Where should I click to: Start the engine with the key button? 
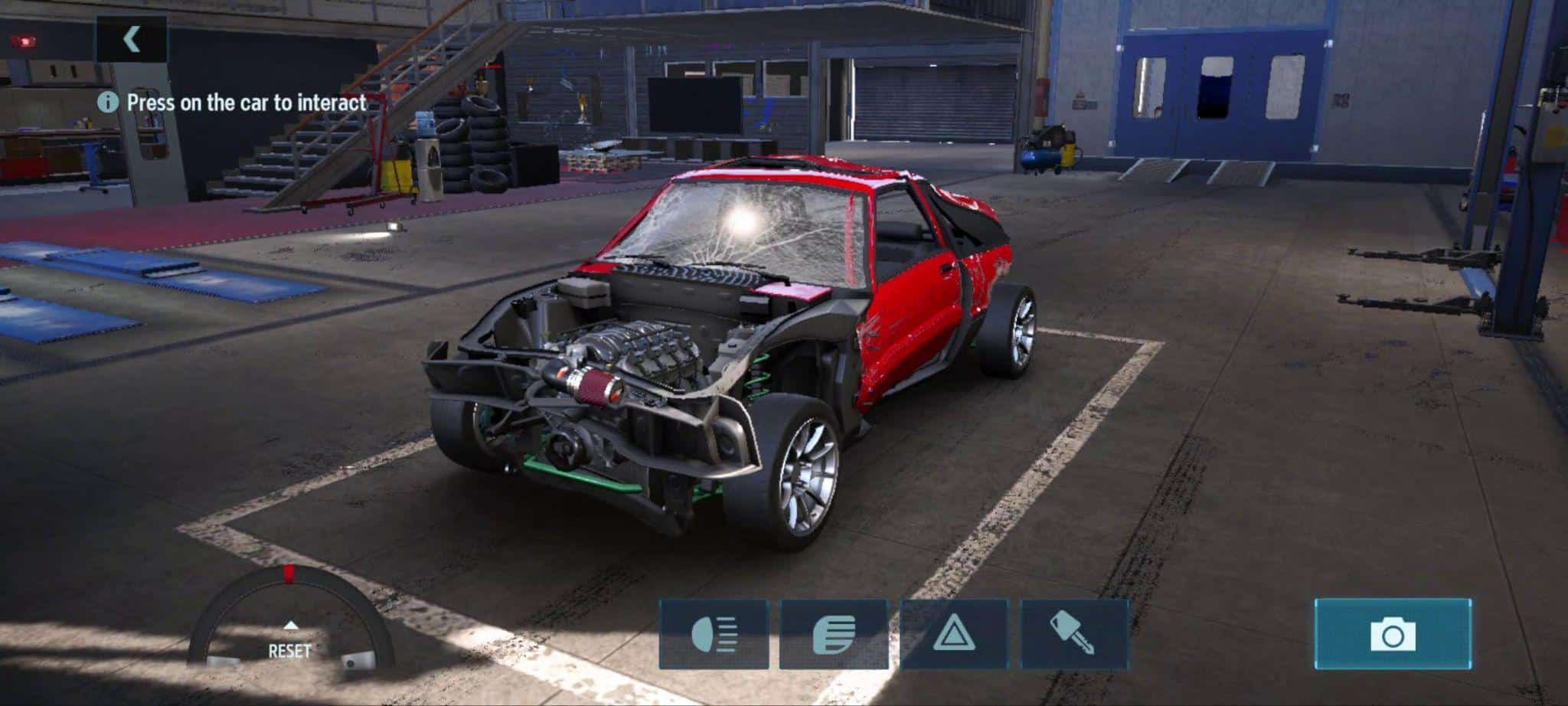coord(1074,635)
